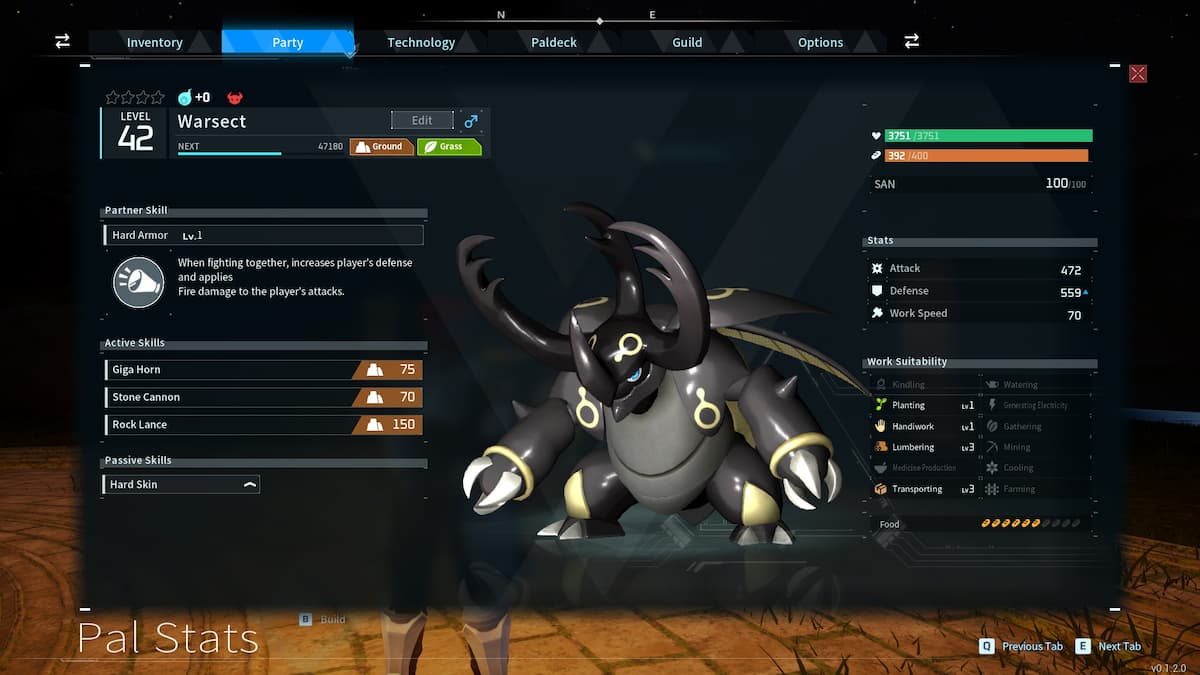Open the Technology tab
This screenshot has width=1200, height=675.
421,42
